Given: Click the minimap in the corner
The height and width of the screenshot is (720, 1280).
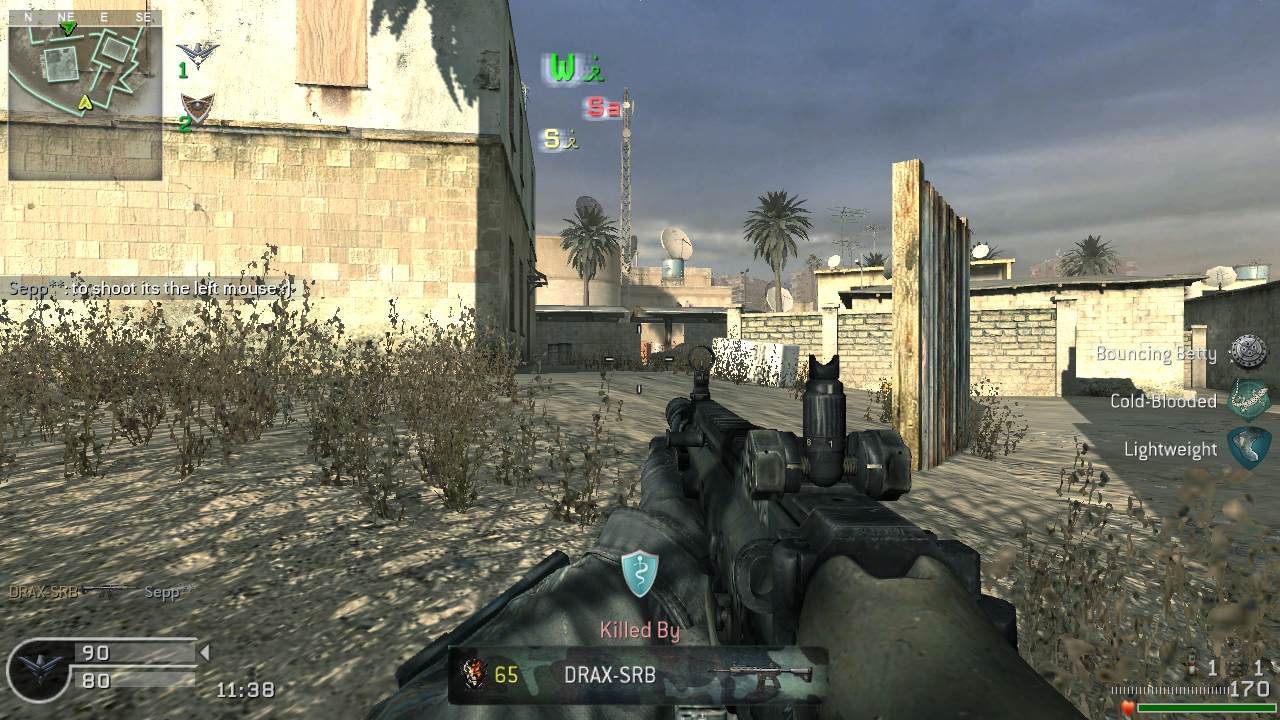Looking at the screenshot, I should click(x=85, y=95).
